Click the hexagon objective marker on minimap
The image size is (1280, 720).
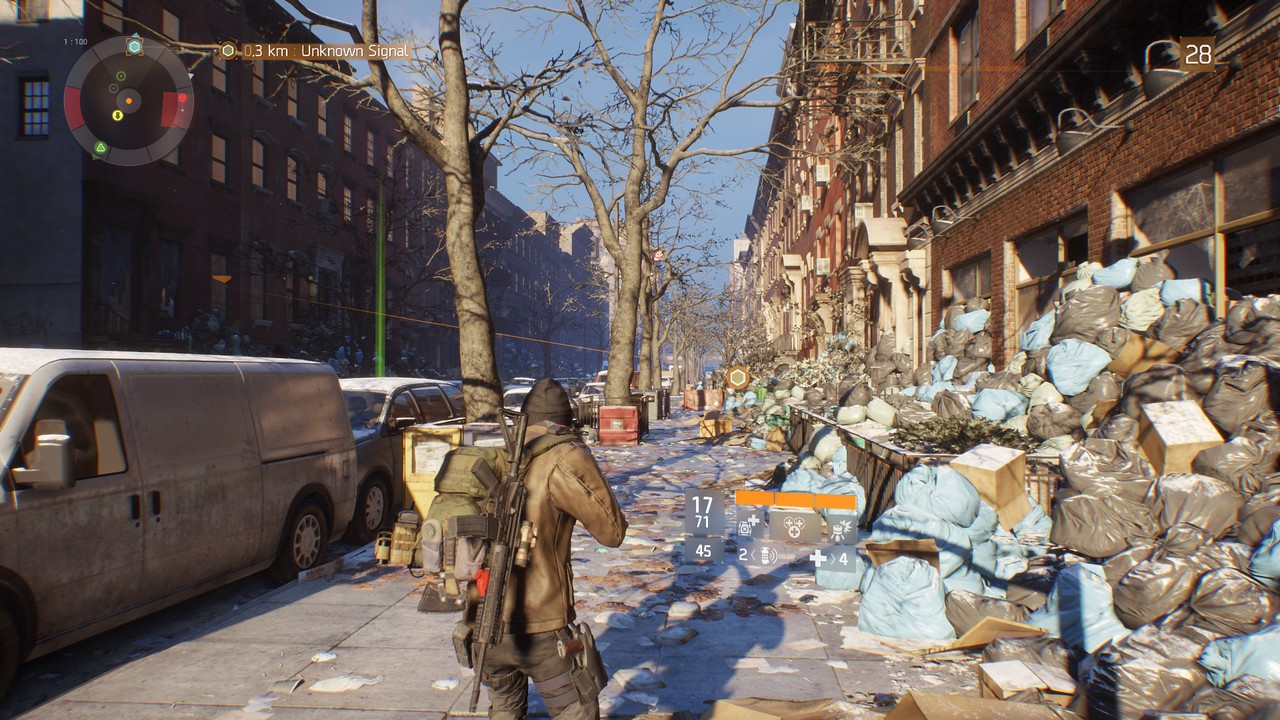[134, 46]
